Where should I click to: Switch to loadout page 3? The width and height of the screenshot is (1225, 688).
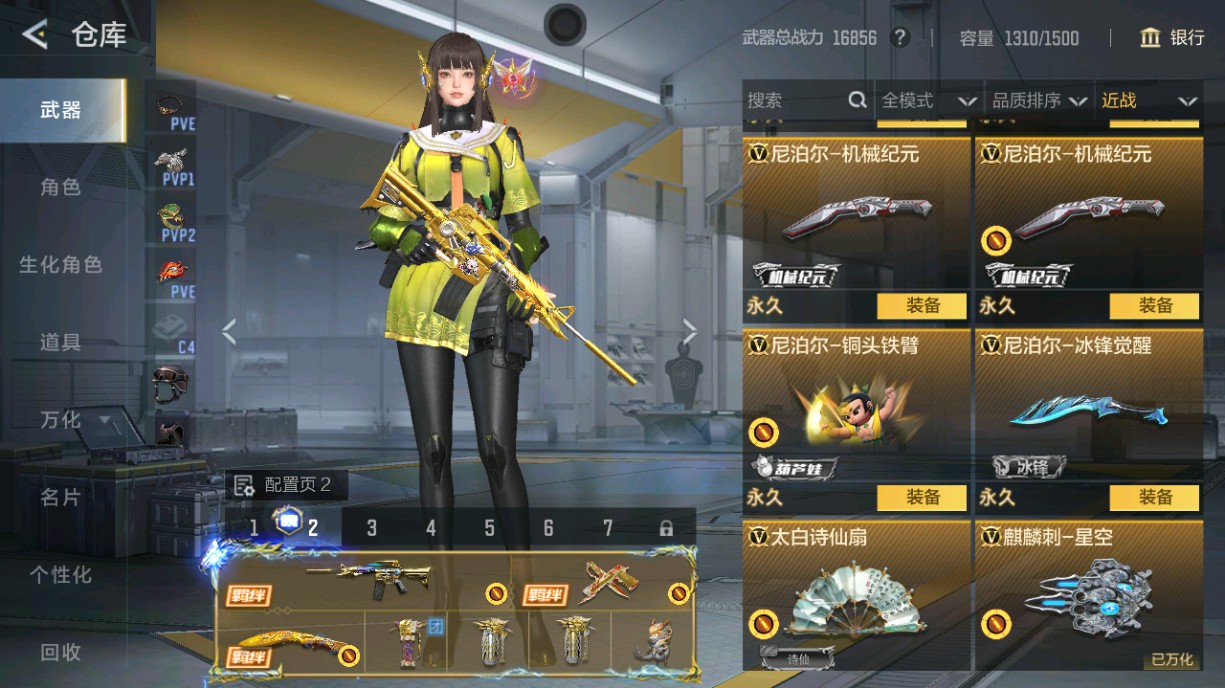pos(371,528)
